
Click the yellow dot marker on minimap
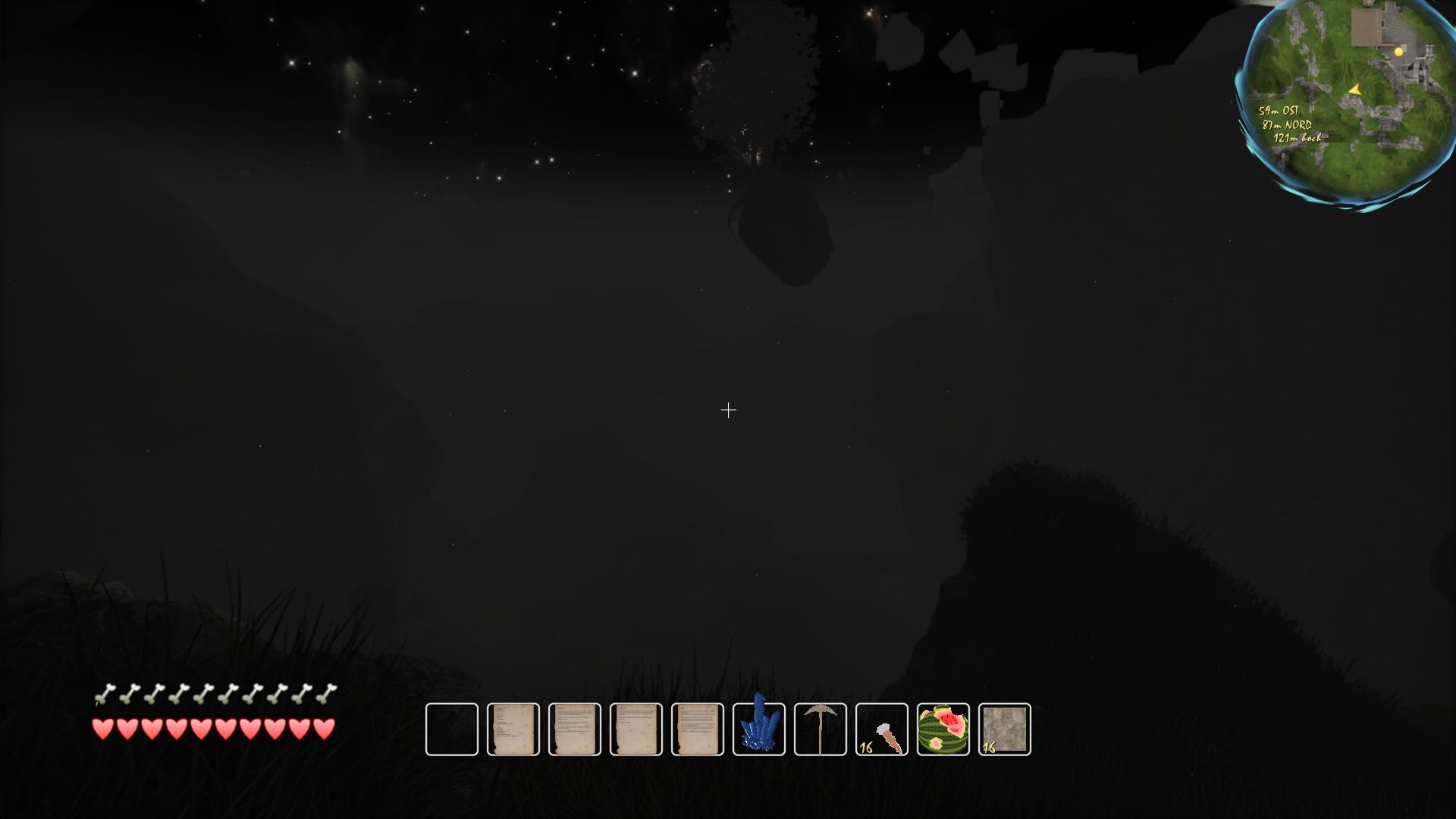[x=1399, y=52]
